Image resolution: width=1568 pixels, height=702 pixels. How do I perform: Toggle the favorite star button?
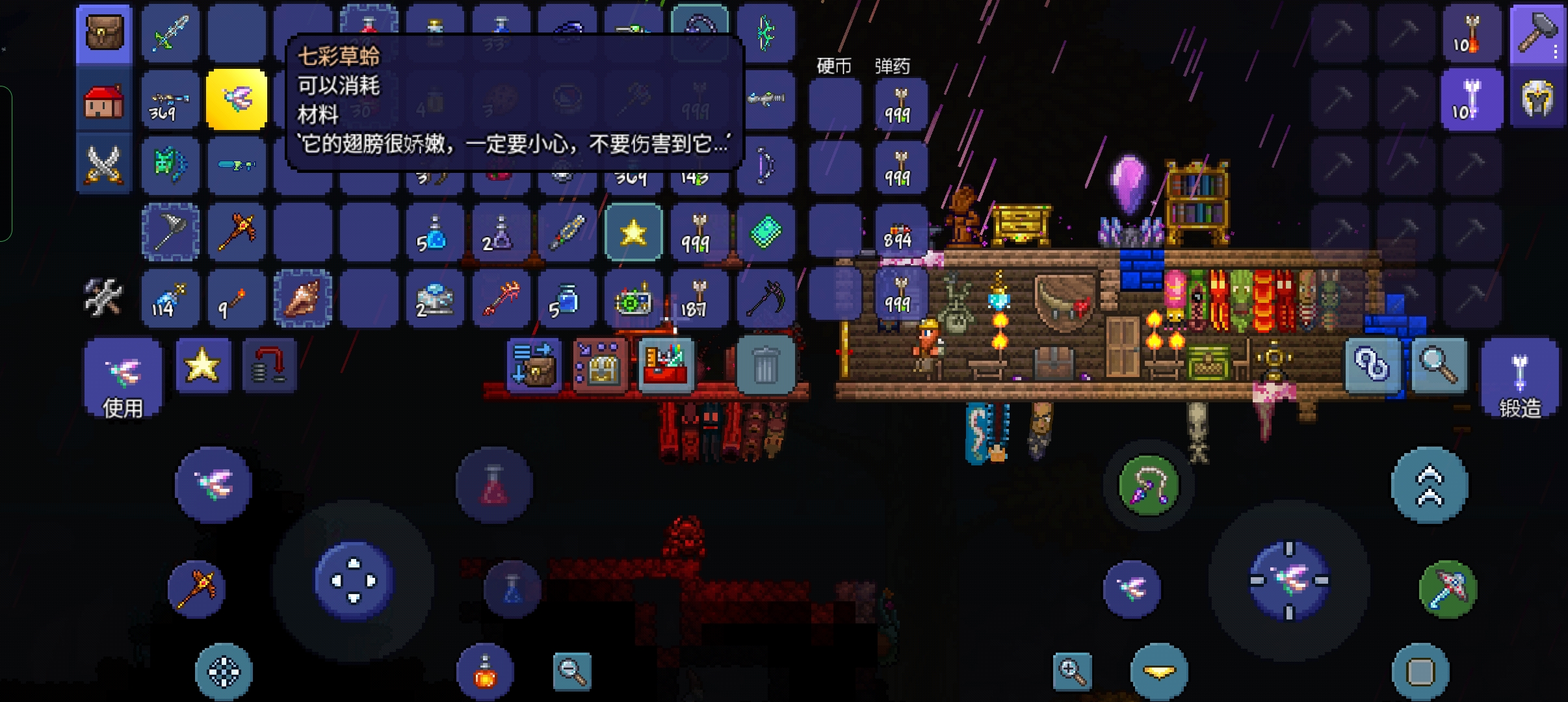(x=202, y=365)
